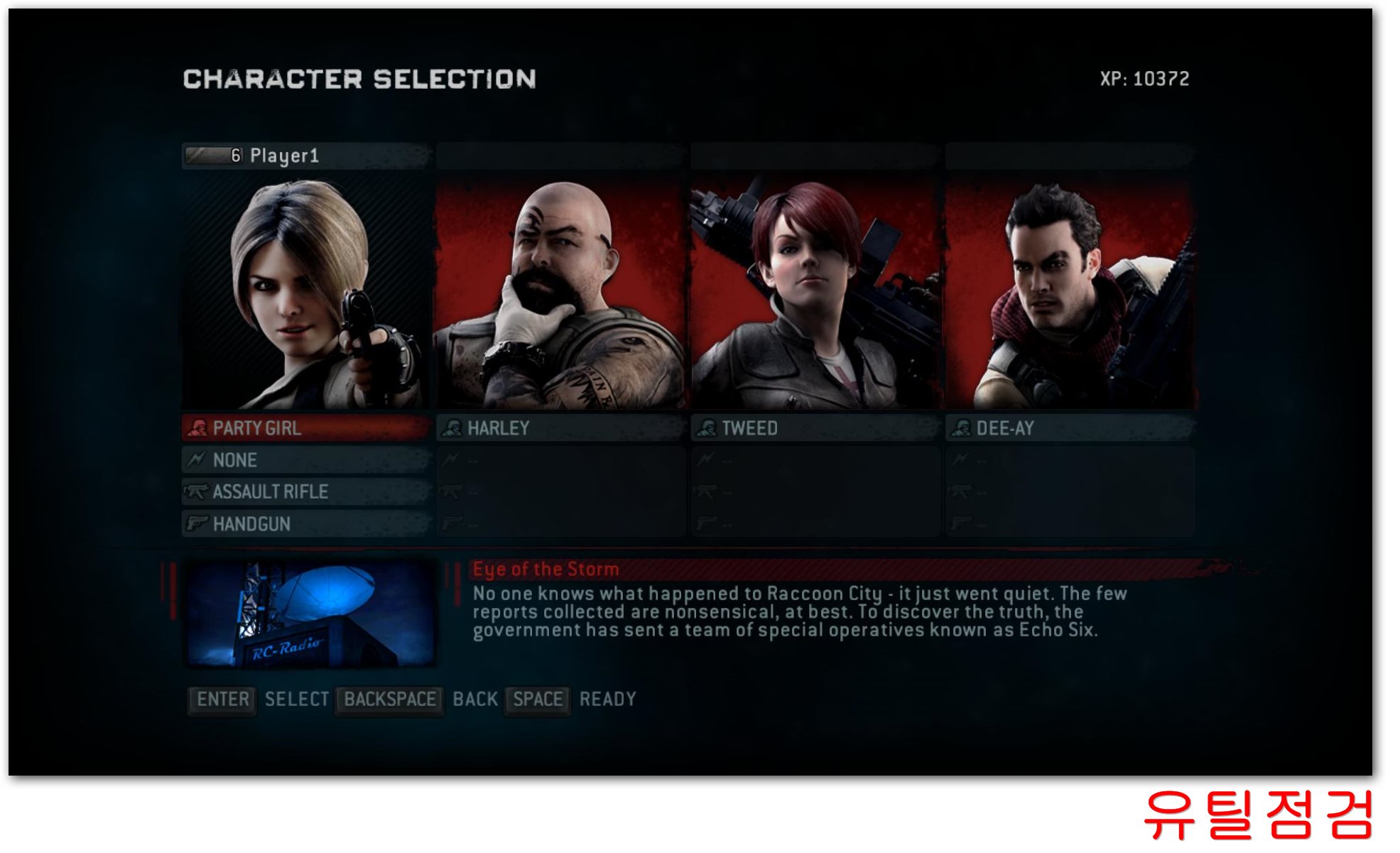This screenshot has height=853, width=1400.
Task: Select the Dee-Ay character portrait
Action: (x=1070, y=293)
